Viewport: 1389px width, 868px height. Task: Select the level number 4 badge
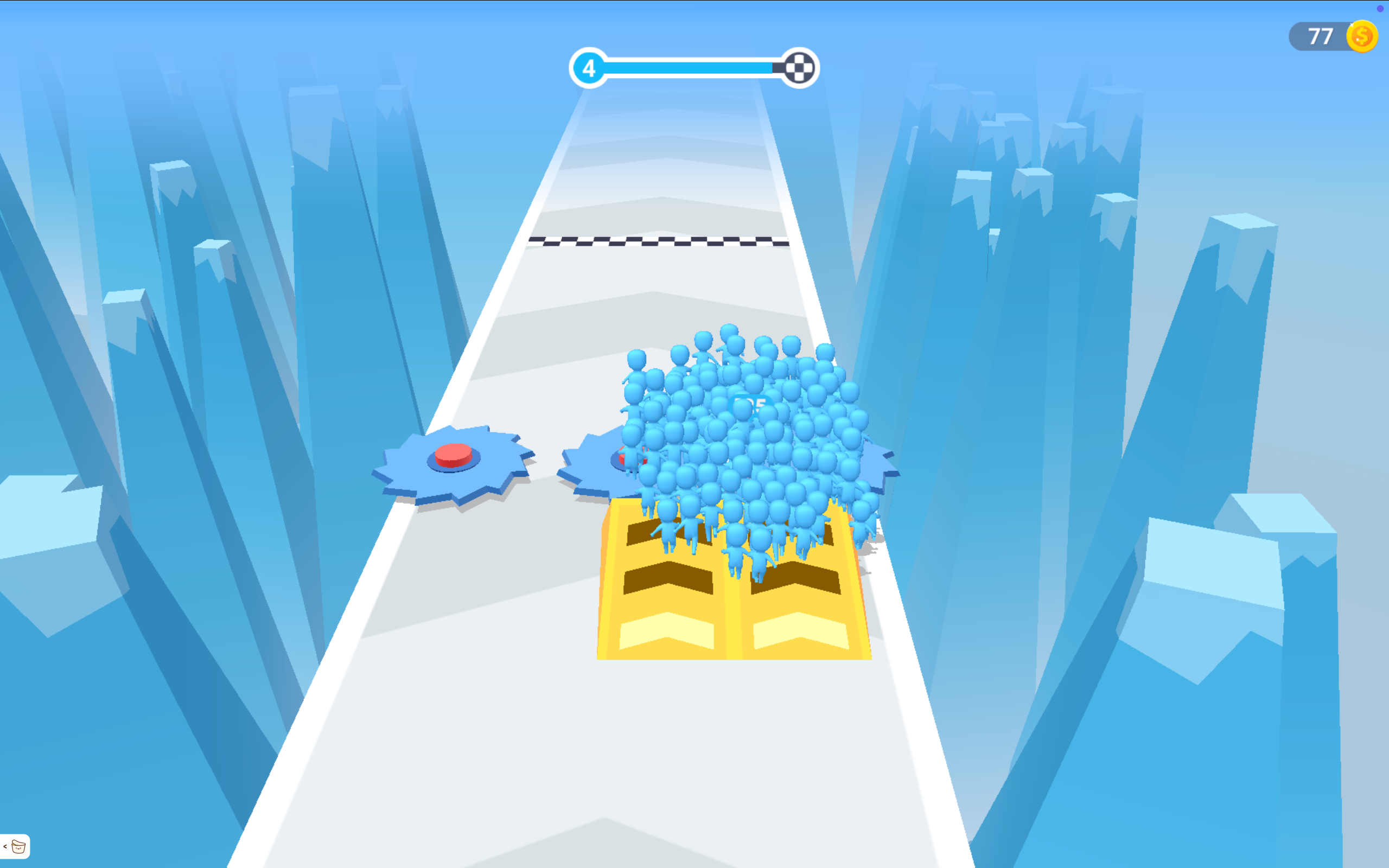tap(589, 67)
